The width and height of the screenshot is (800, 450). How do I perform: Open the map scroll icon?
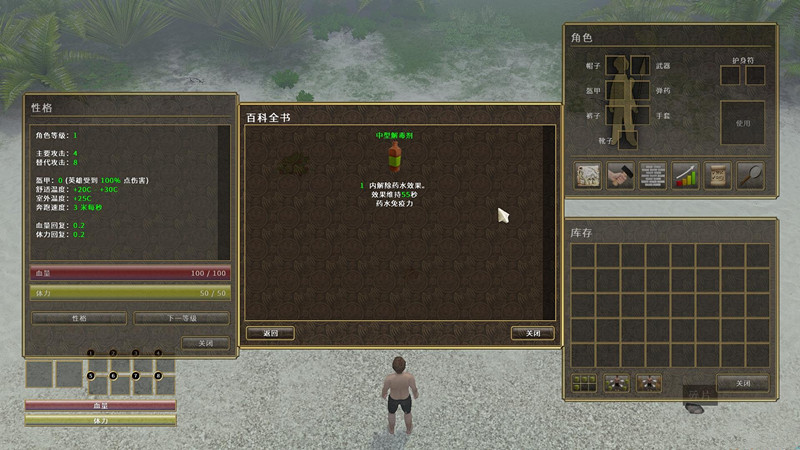pyautogui.click(x=587, y=175)
